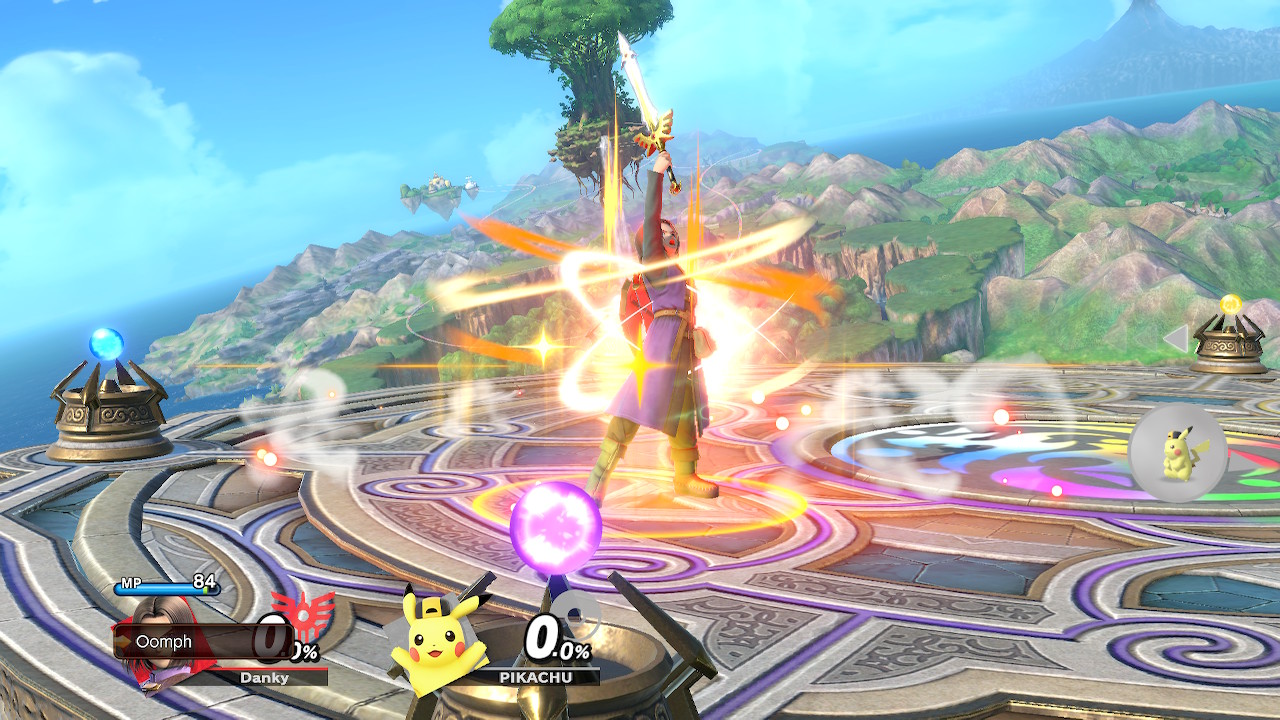Click the red Dragon Quest series emblem

point(302,618)
